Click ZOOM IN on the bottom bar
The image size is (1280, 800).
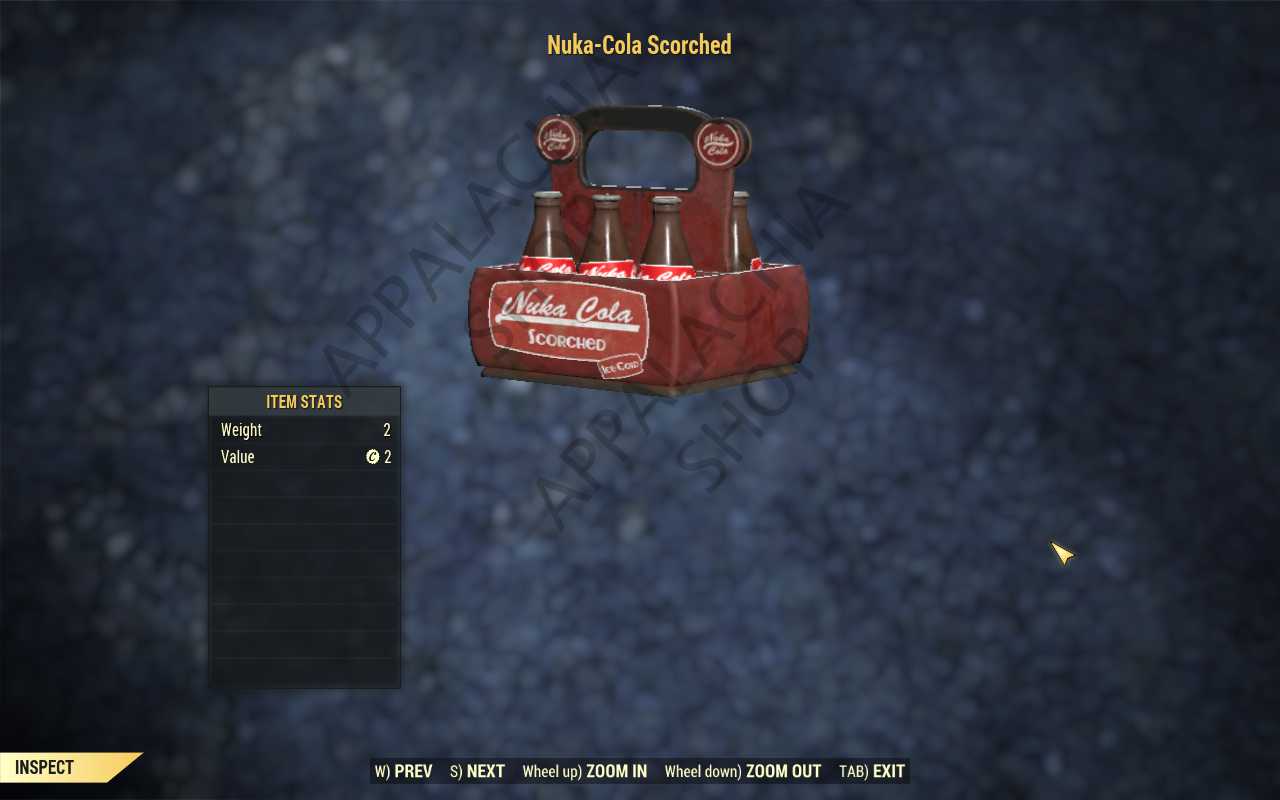[584, 771]
